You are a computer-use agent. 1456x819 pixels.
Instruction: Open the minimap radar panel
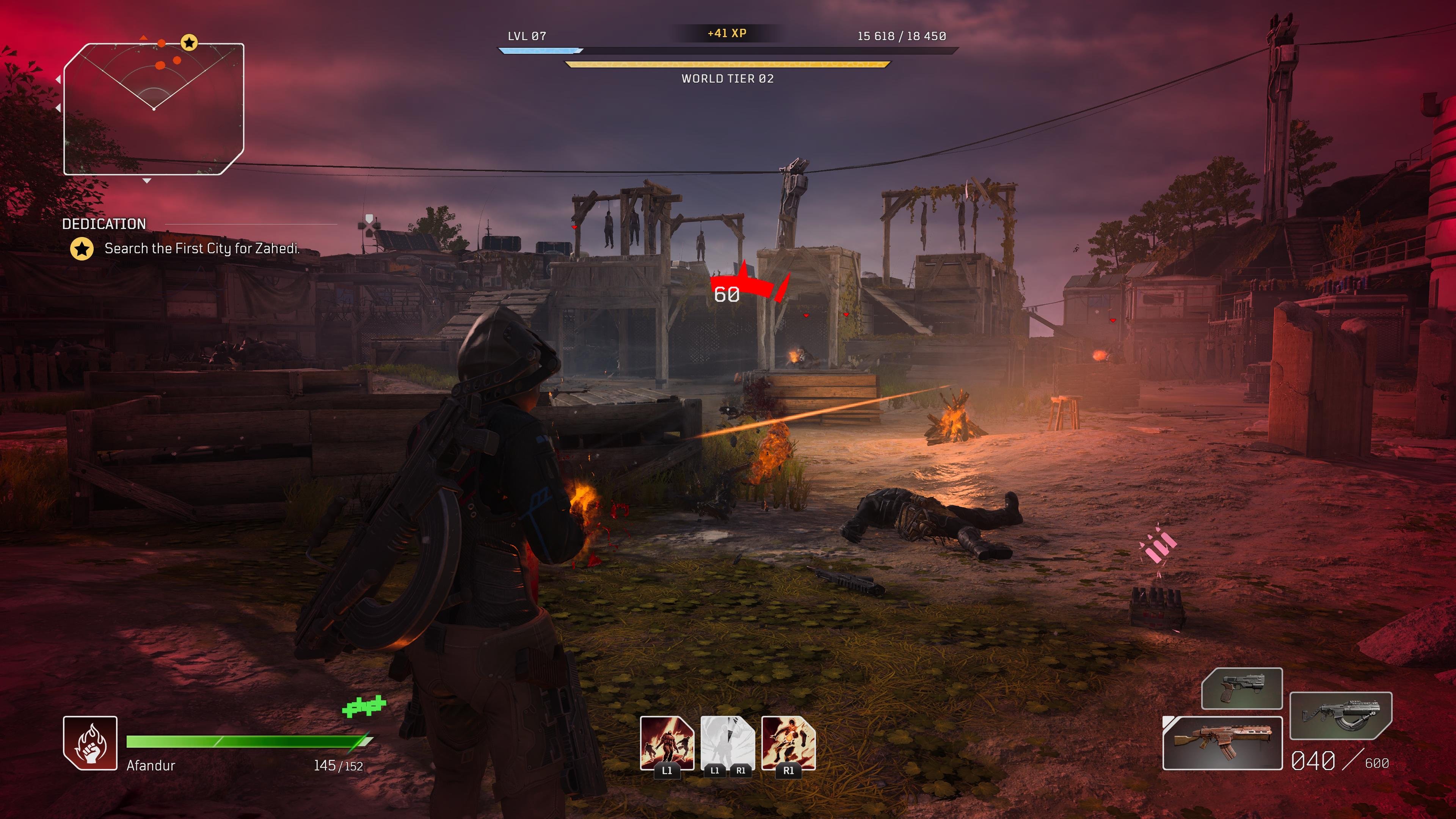(154, 109)
